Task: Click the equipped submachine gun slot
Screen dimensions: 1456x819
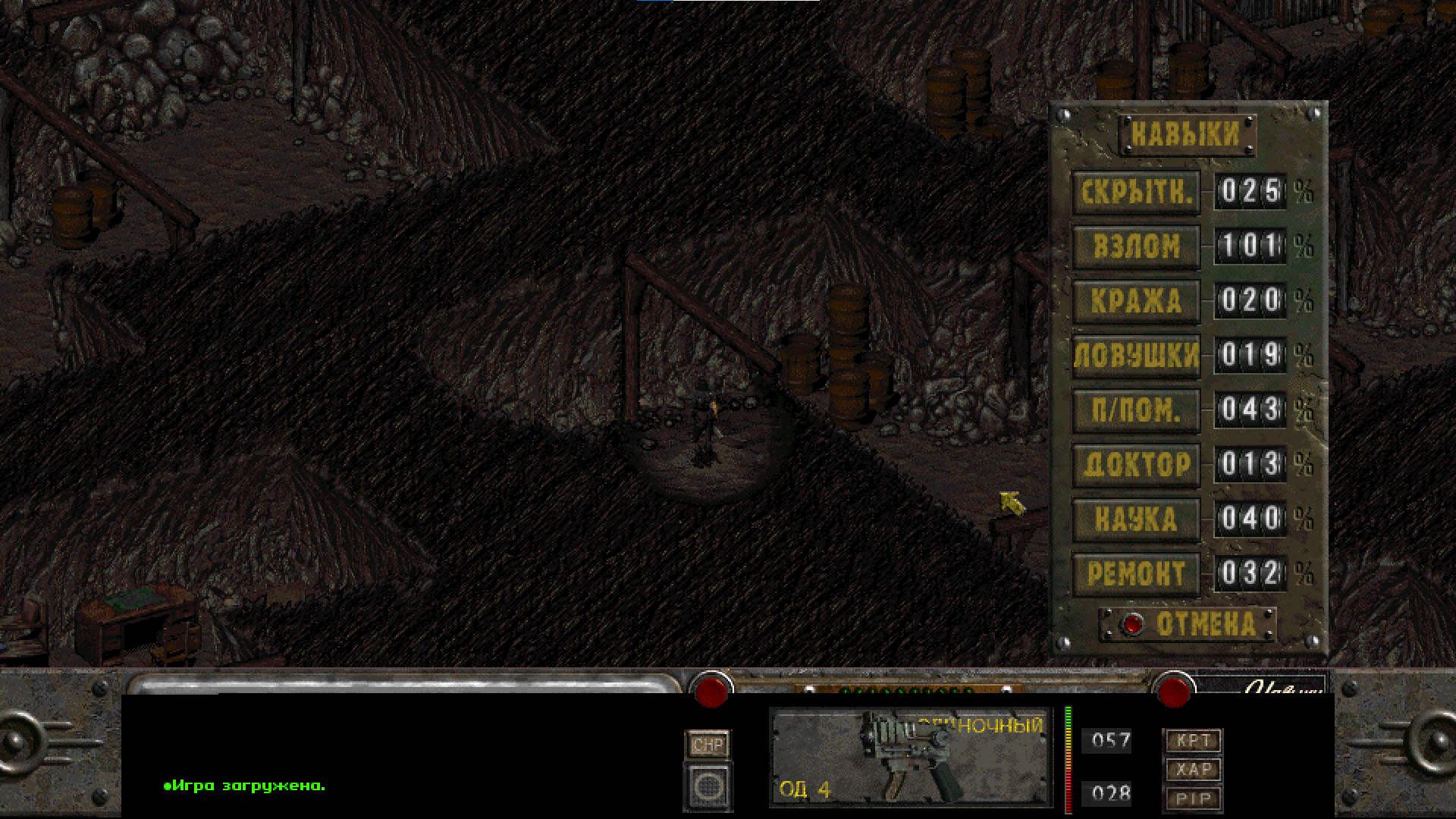Action: [x=910, y=757]
